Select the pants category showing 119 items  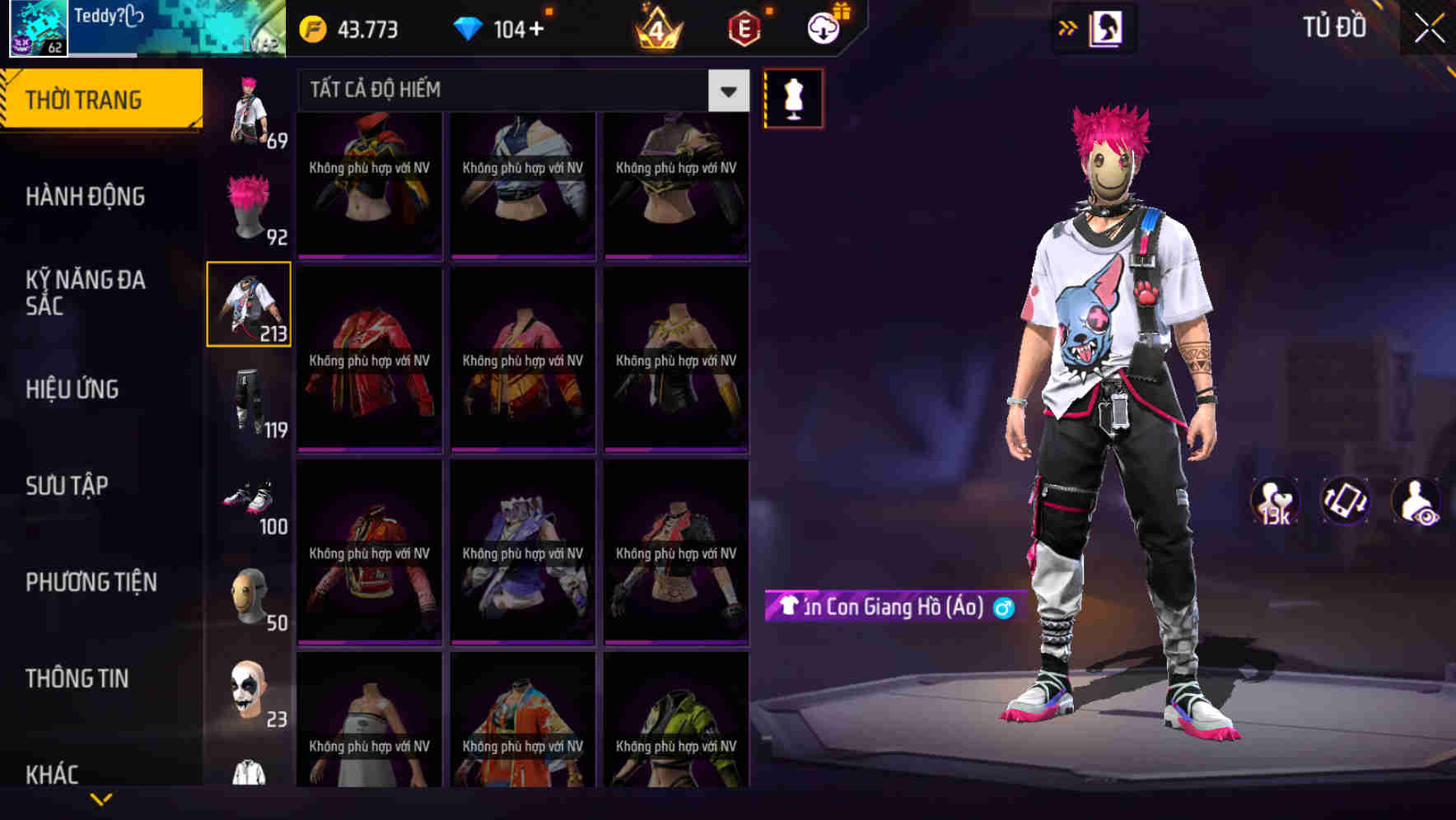[248, 399]
